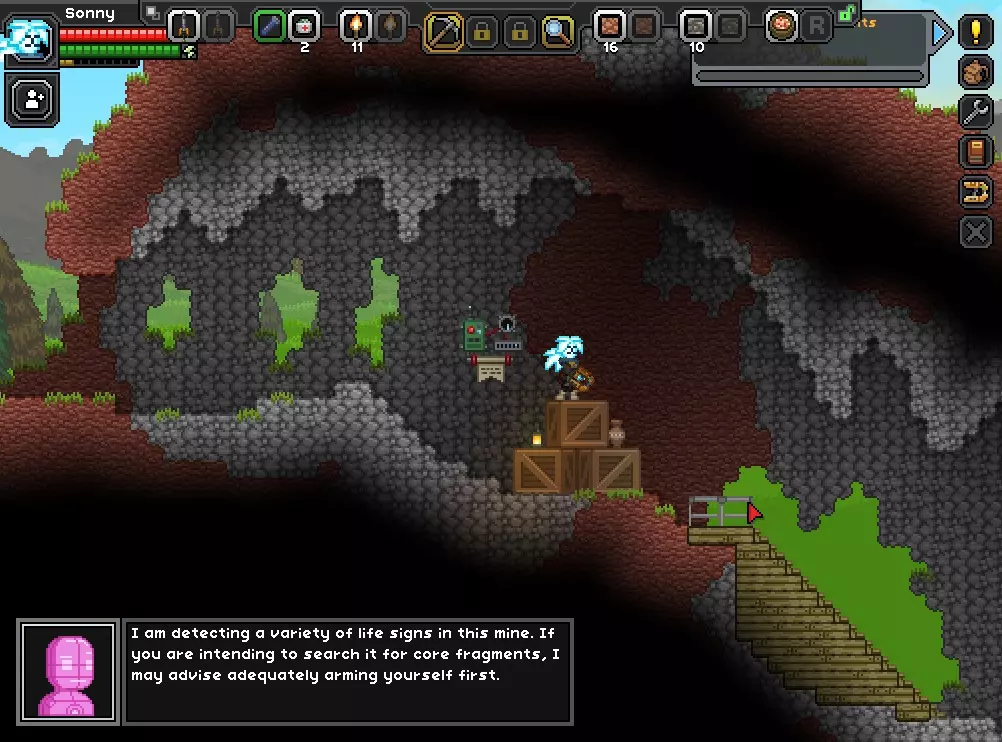Click the add party member button
The height and width of the screenshot is (742, 1002).
32,100
